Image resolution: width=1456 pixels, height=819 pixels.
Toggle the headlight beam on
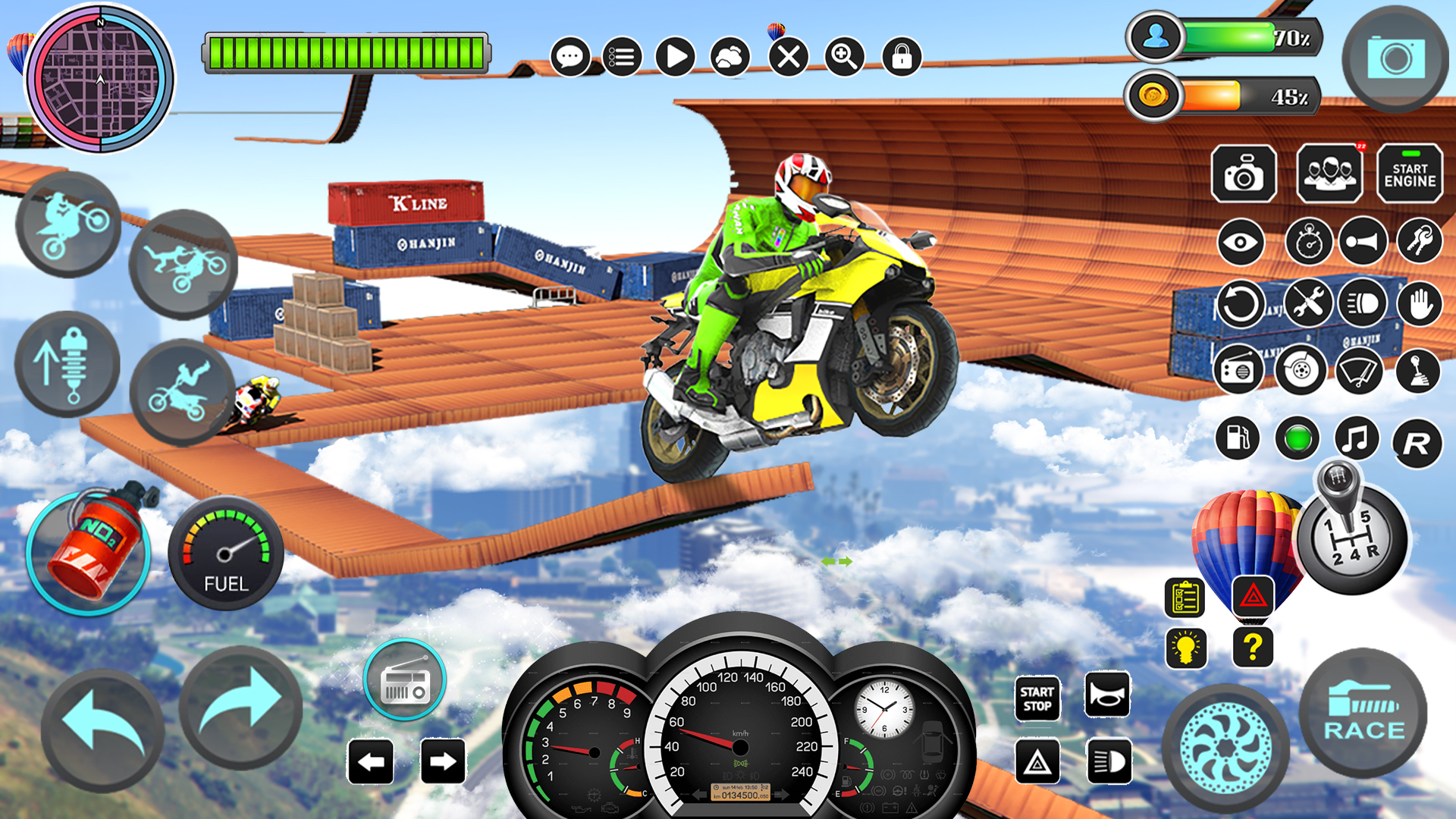coord(1363,303)
